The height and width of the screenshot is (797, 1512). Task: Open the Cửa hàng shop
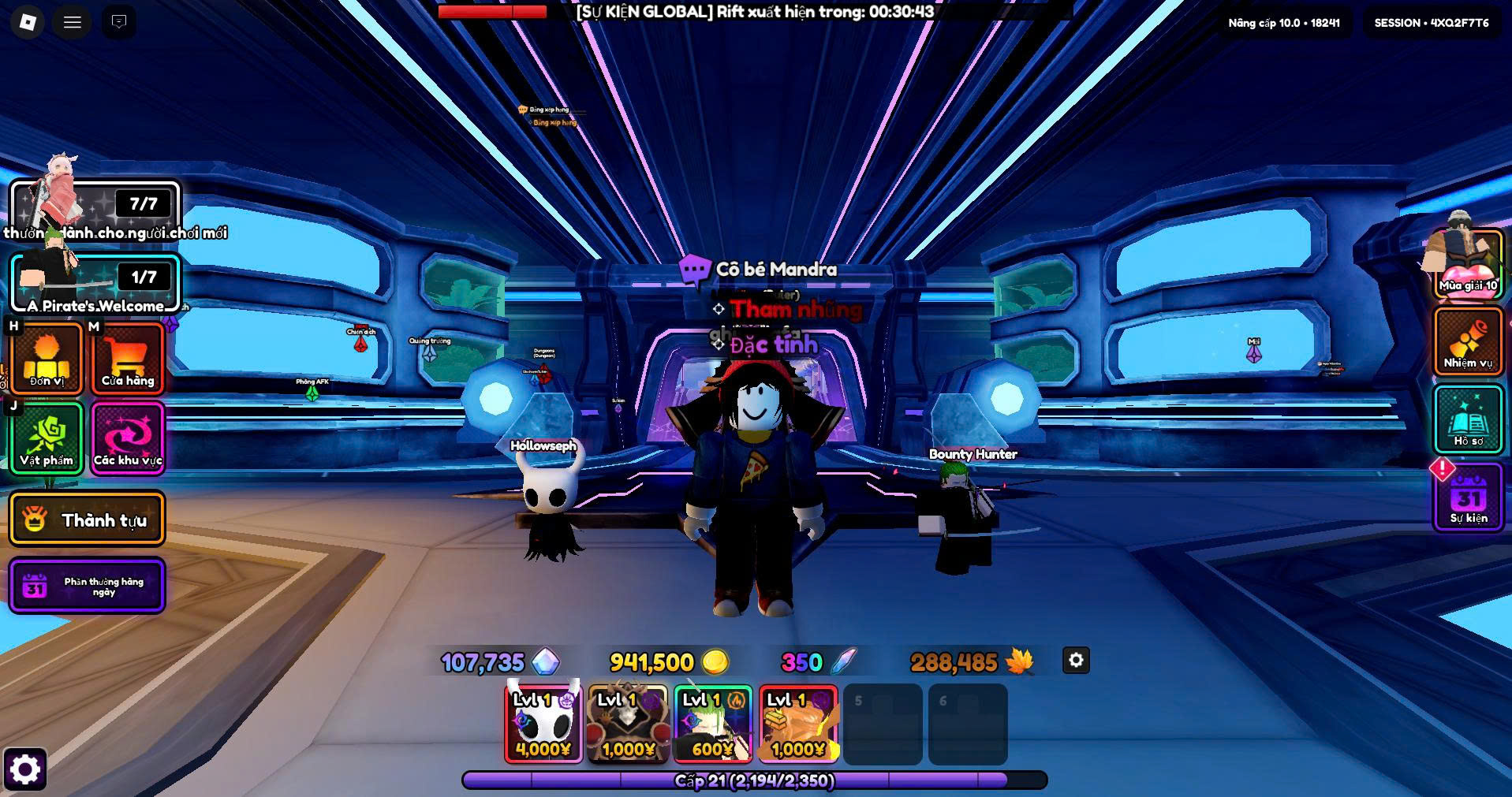click(128, 359)
